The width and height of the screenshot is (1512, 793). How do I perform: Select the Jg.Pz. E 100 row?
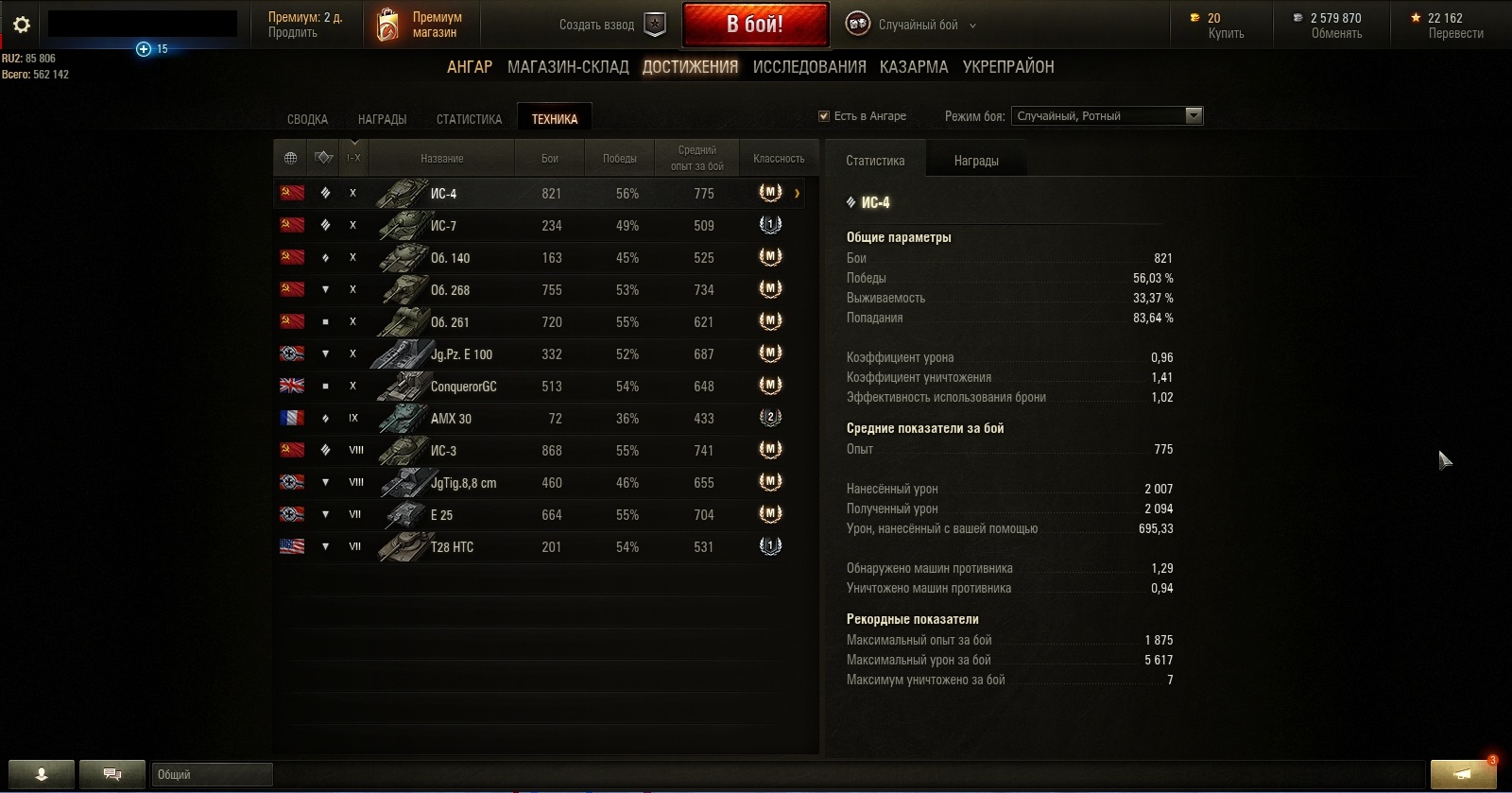(x=539, y=354)
